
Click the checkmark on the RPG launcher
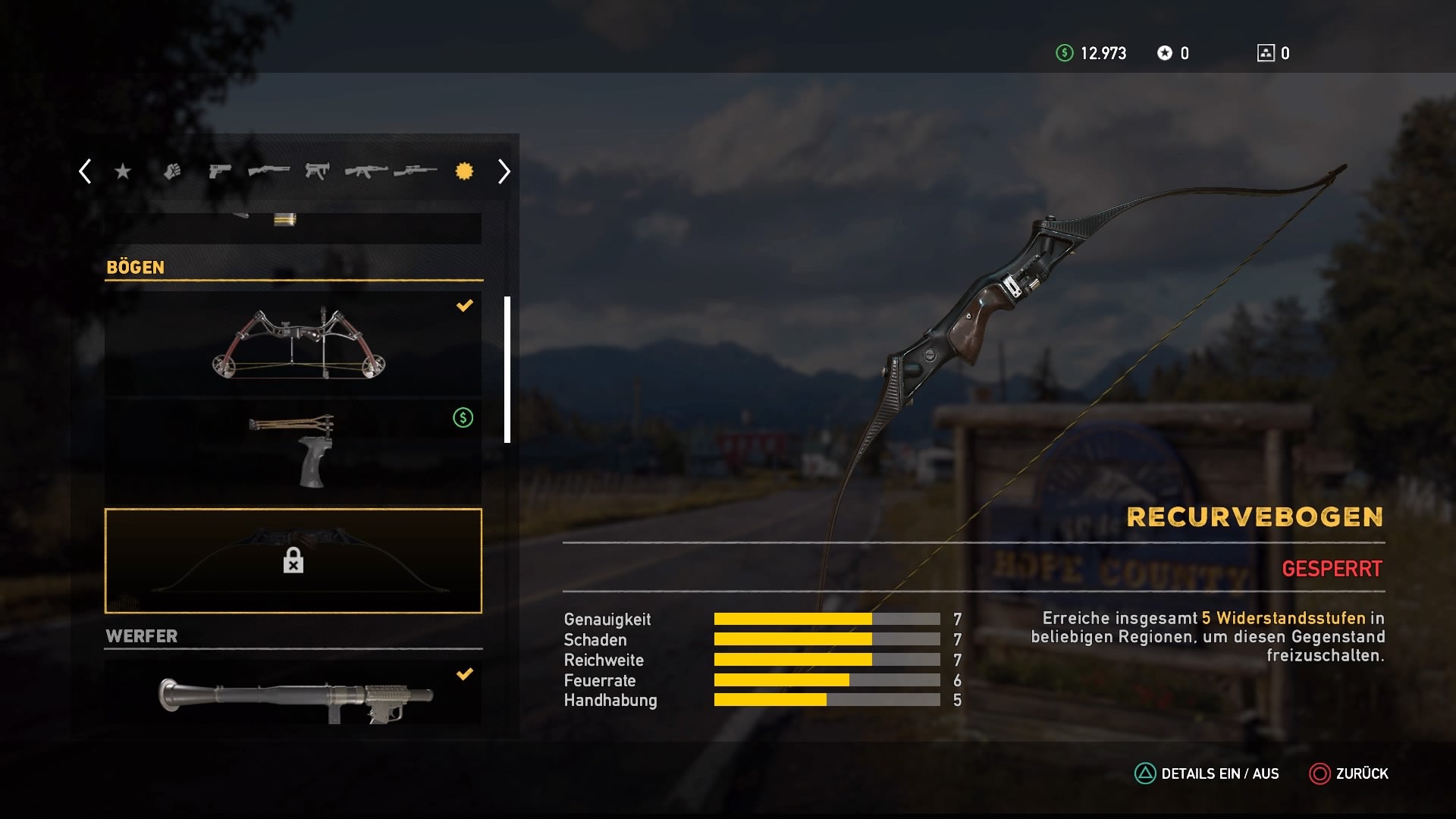465,673
